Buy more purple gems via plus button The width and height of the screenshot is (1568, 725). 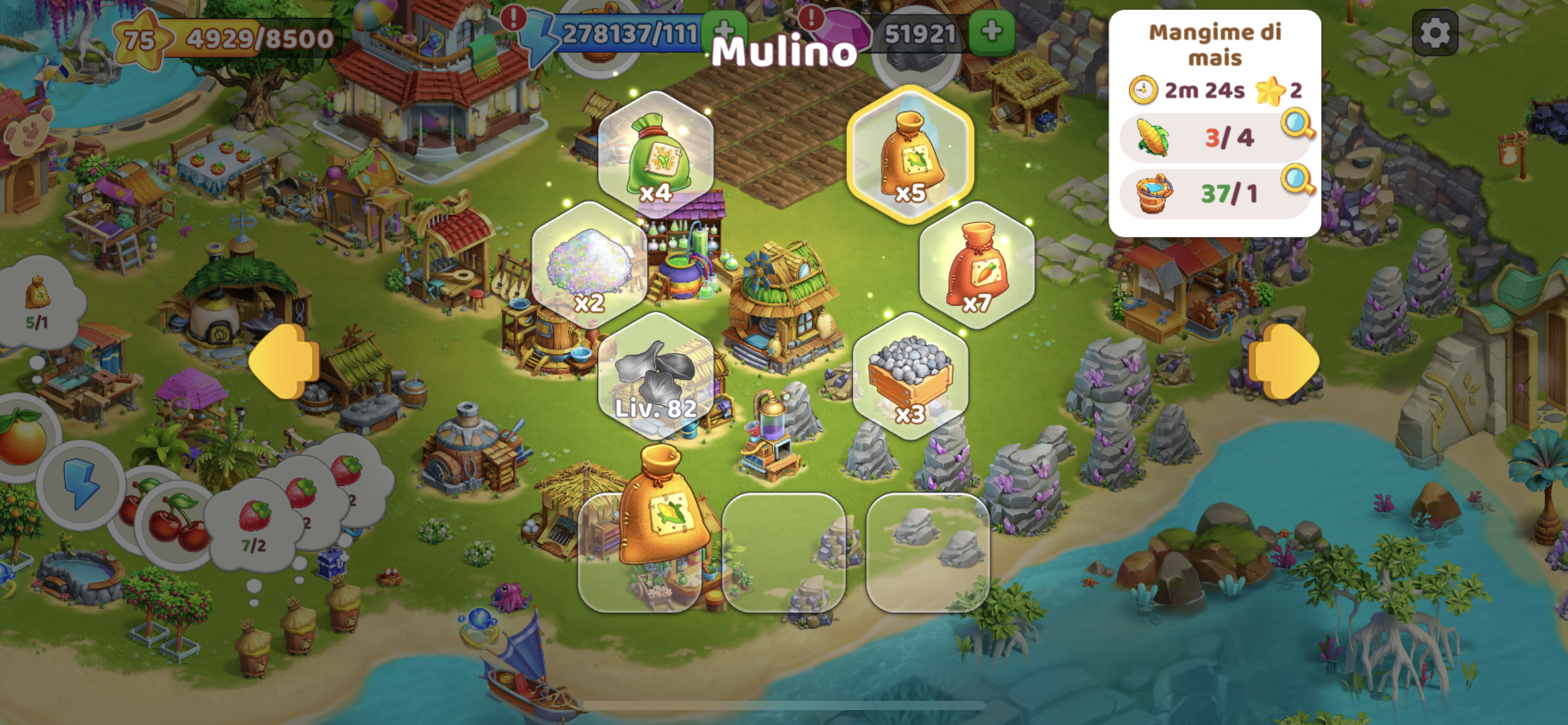point(991,32)
